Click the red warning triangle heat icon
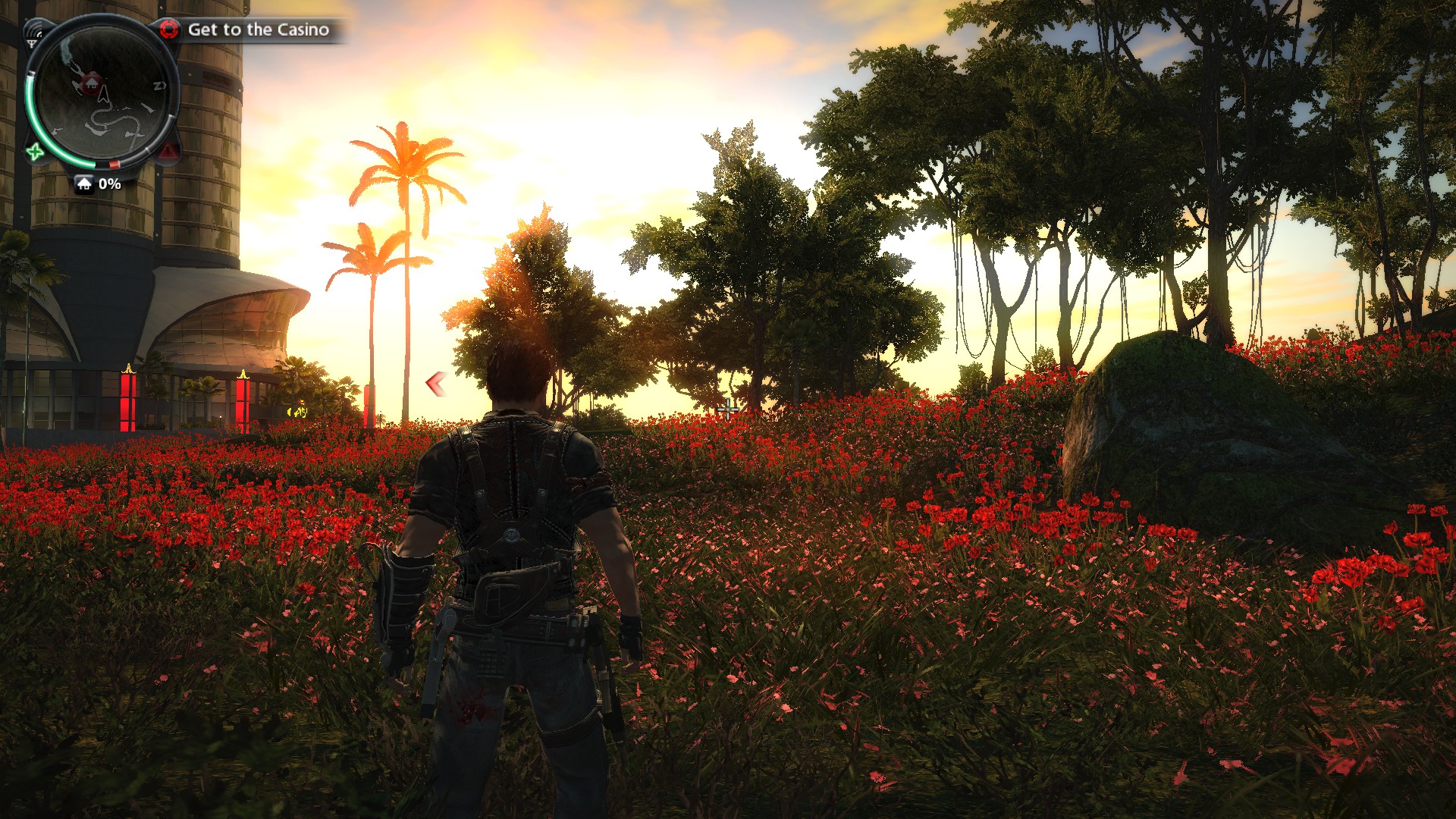The image size is (1456, 819). (x=168, y=152)
